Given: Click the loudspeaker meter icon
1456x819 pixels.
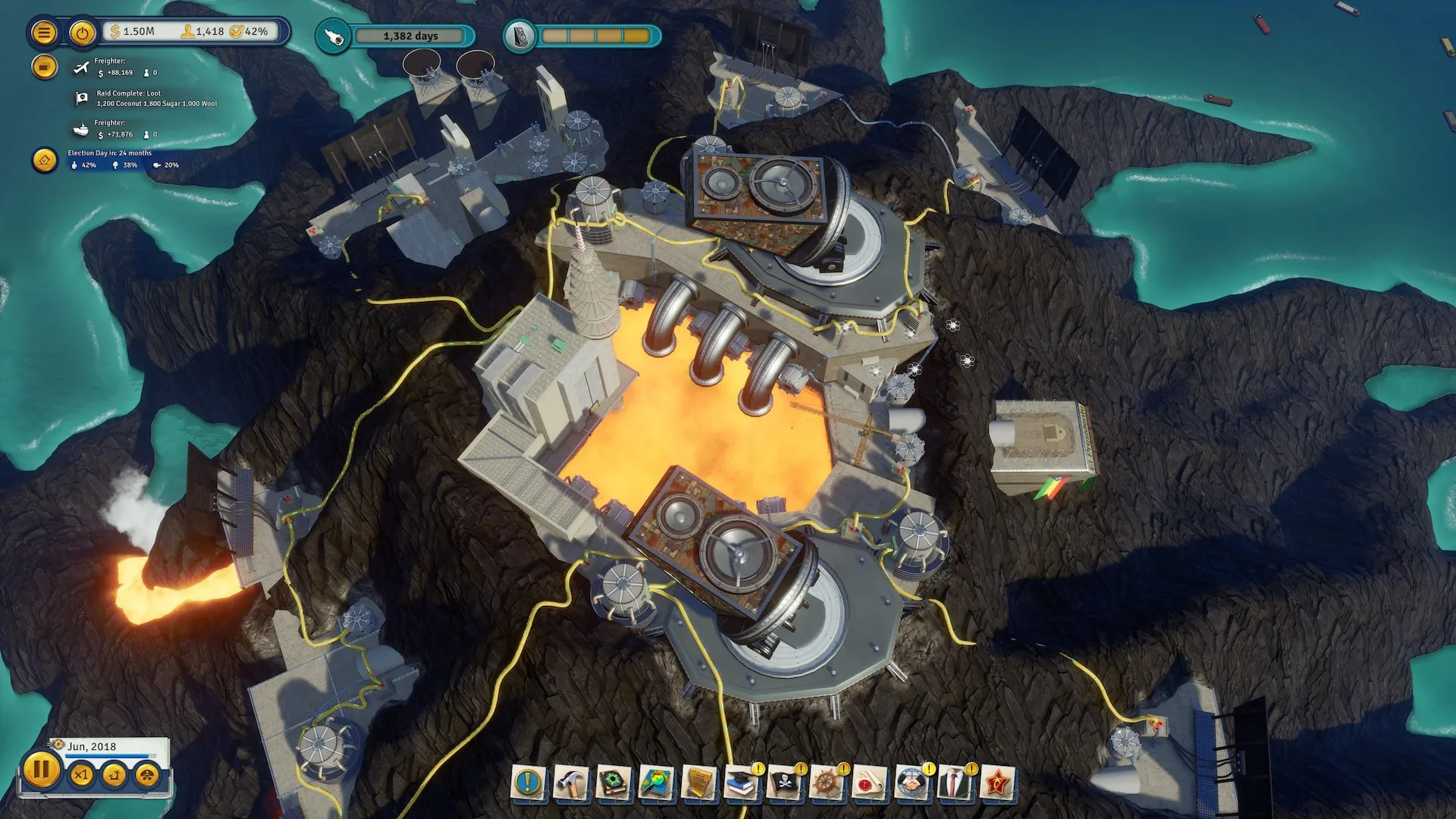Looking at the screenshot, I should click(x=520, y=36).
